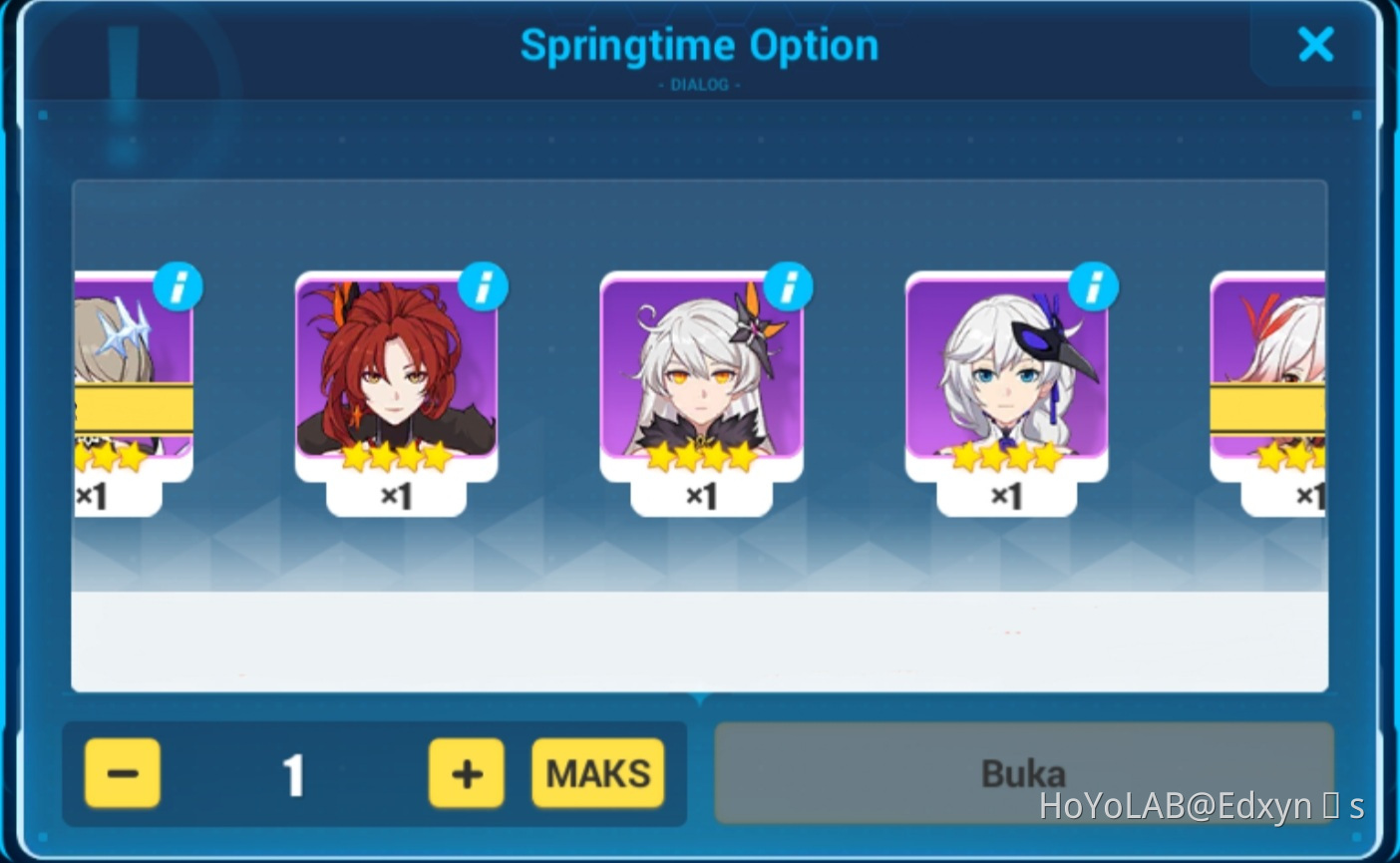The width and height of the screenshot is (1400, 863).
Task: View info for the orange-eyed white-haired character
Action: click(788, 285)
